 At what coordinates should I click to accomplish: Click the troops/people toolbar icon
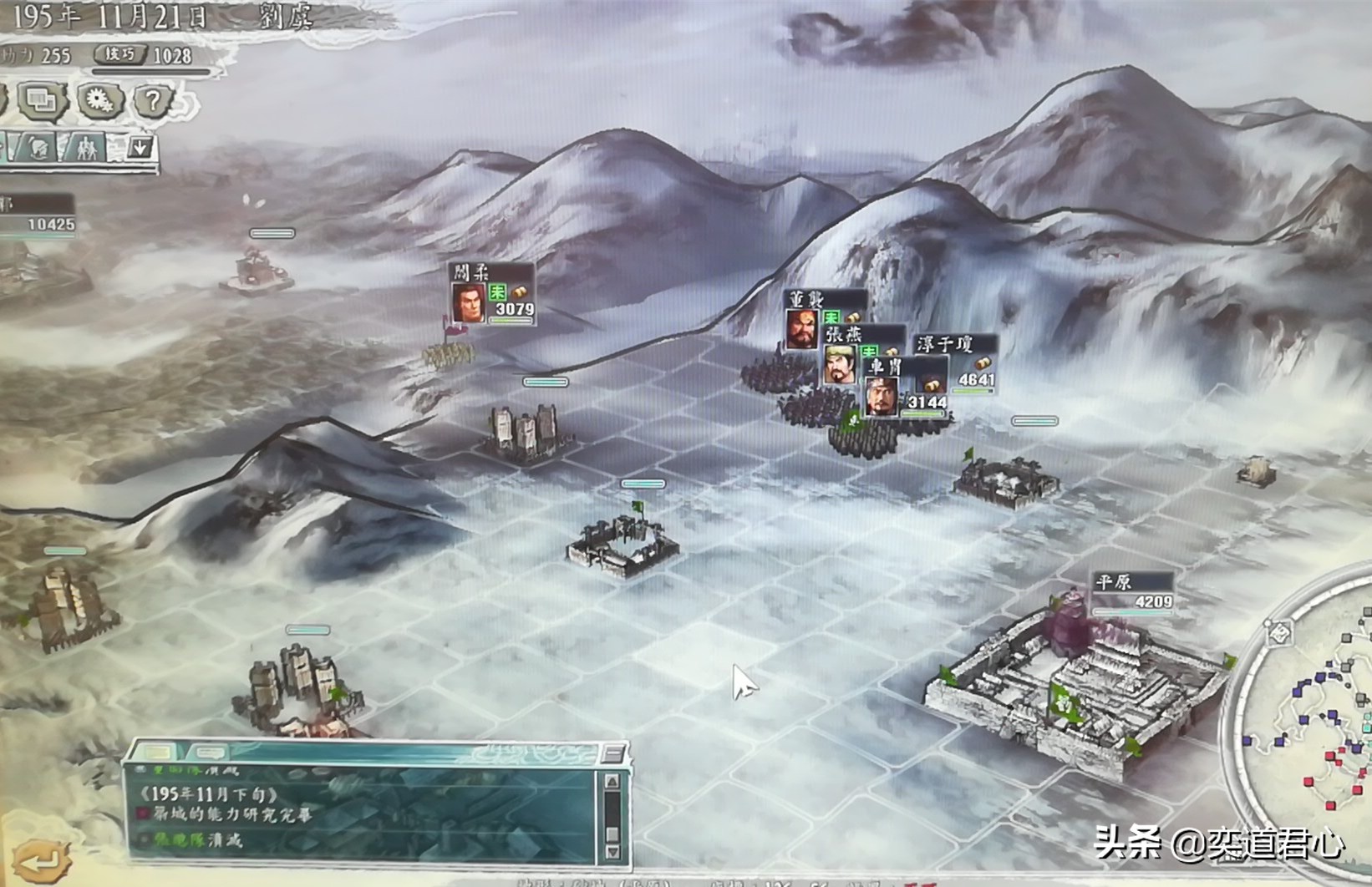[x=87, y=149]
